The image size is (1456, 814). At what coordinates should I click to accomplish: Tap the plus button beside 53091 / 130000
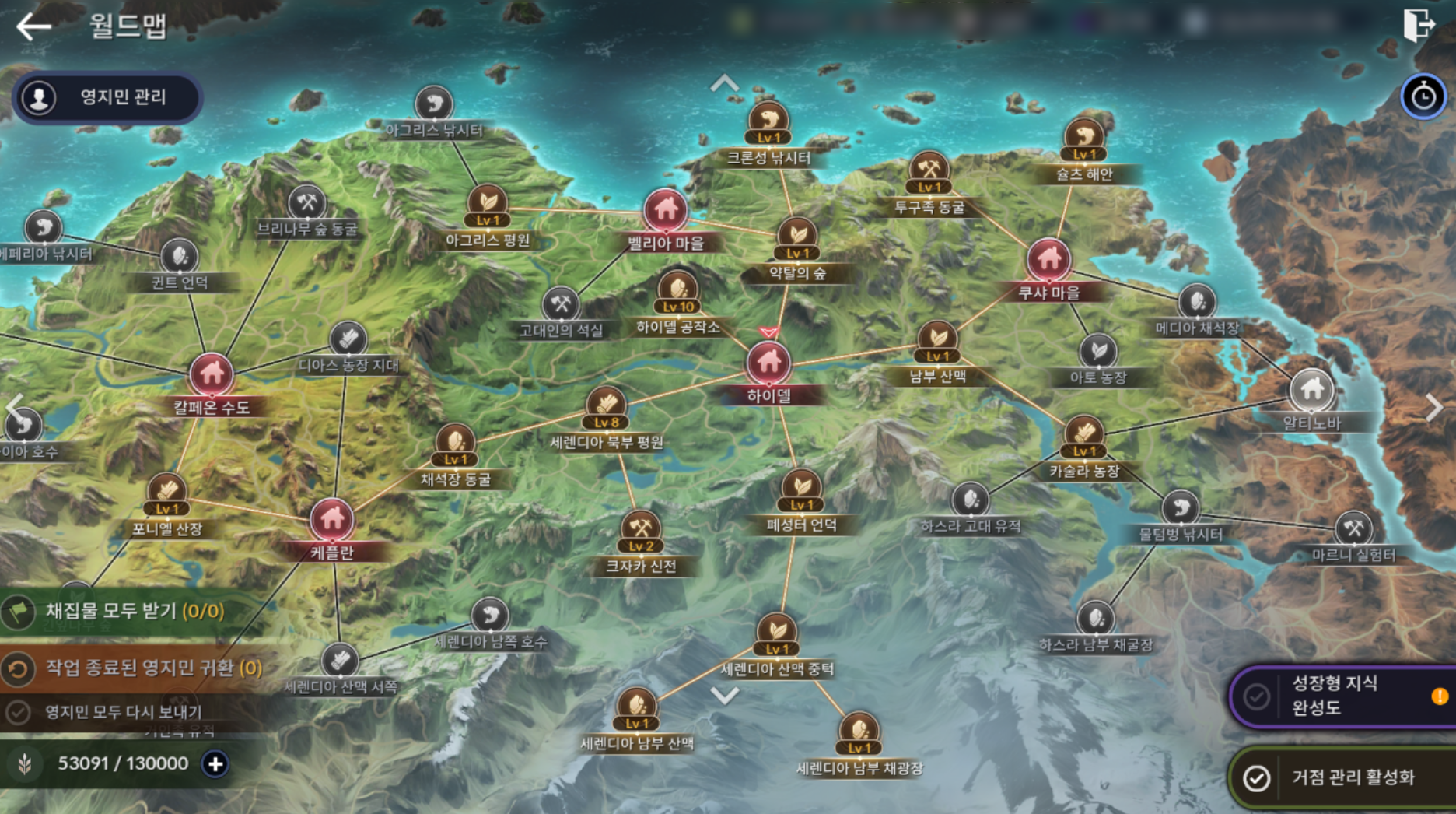[215, 764]
